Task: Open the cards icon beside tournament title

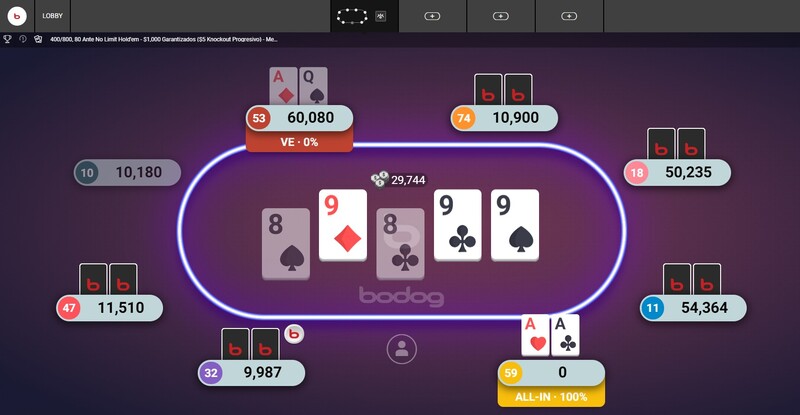Action: pos(37,39)
